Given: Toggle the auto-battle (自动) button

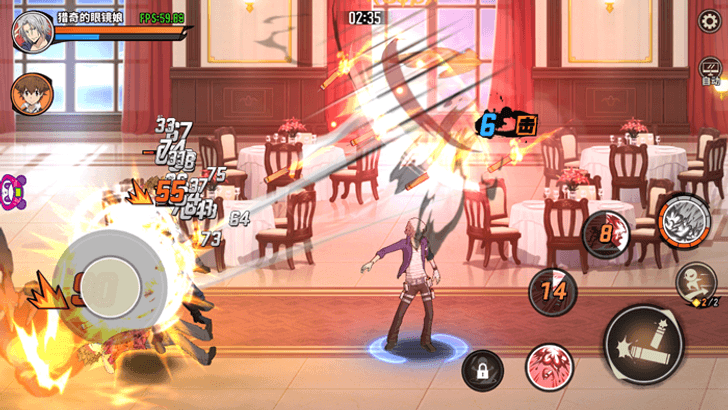Looking at the screenshot, I should 712,70.
